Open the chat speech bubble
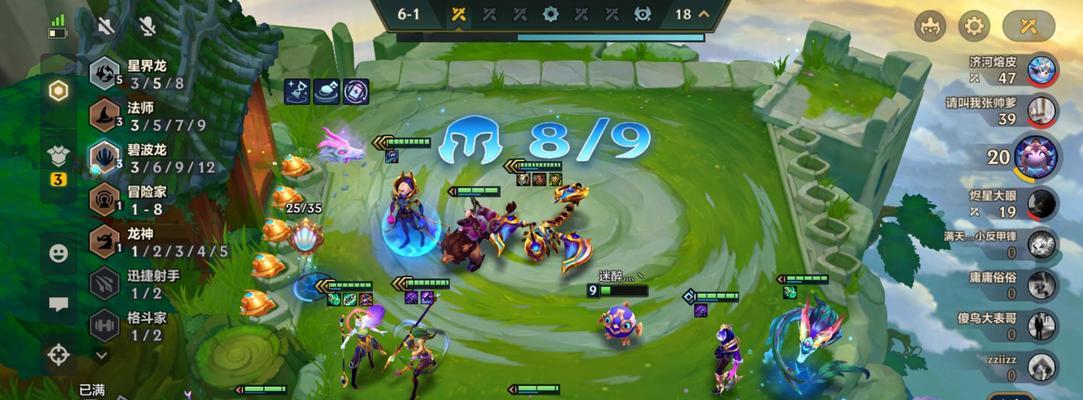1083x400 pixels. pyautogui.click(x=58, y=304)
